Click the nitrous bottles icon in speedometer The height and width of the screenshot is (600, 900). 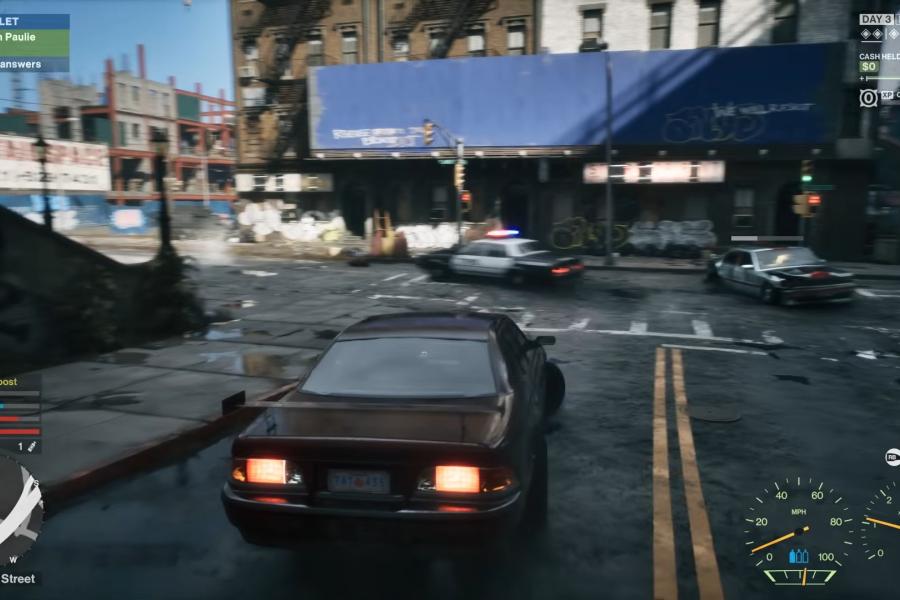click(x=798, y=556)
